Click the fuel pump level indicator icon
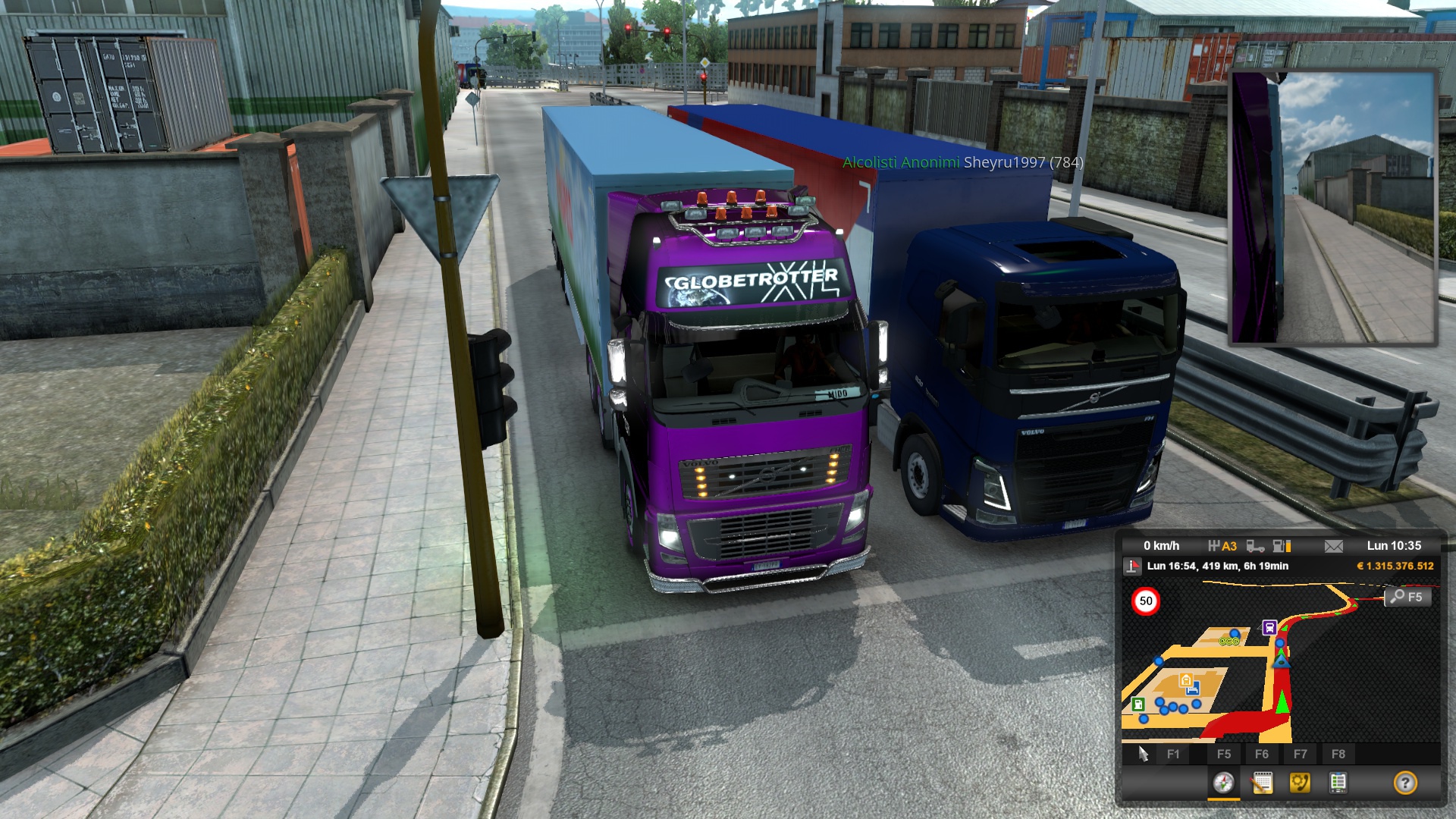1456x819 pixels. click(1281, 546)
